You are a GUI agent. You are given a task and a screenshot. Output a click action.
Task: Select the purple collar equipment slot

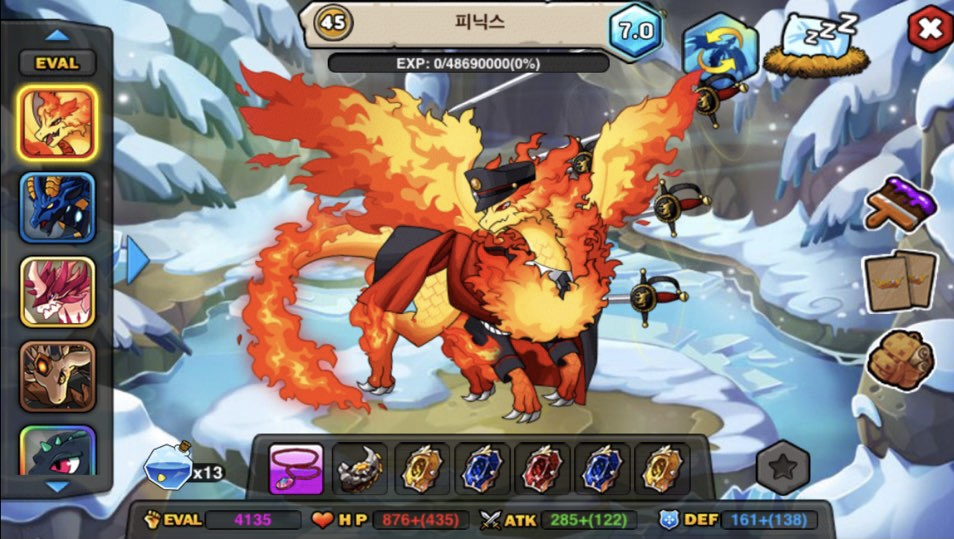pyautogui.click(x=296, y=469)
